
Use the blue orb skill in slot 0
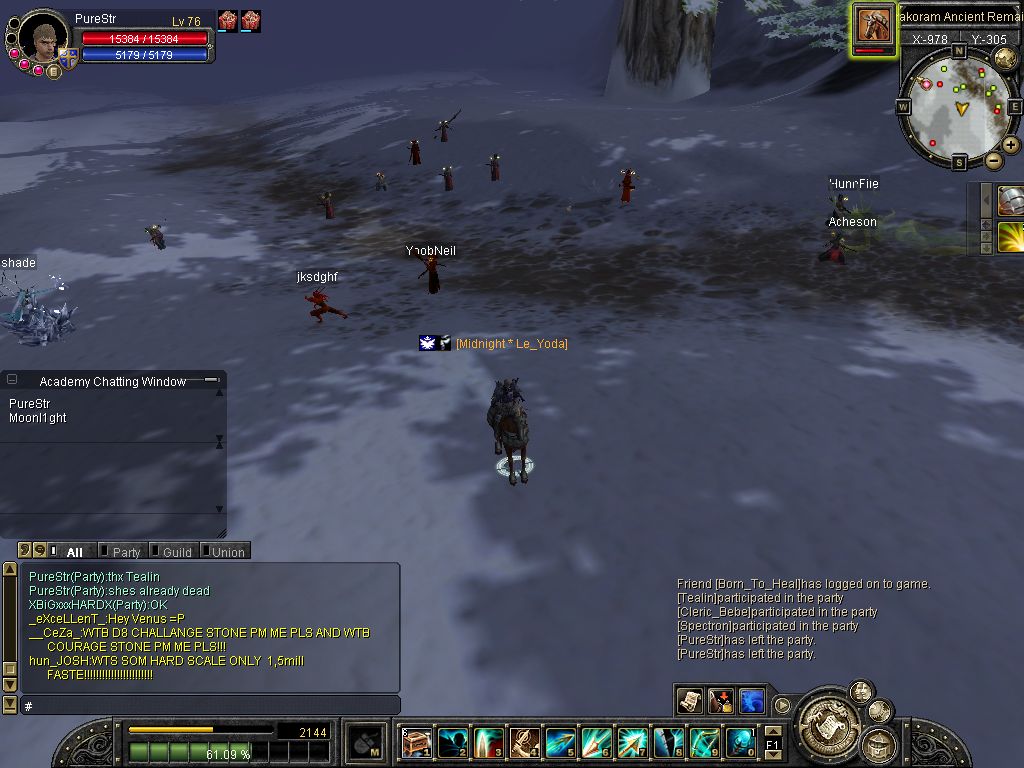point(740,743)
